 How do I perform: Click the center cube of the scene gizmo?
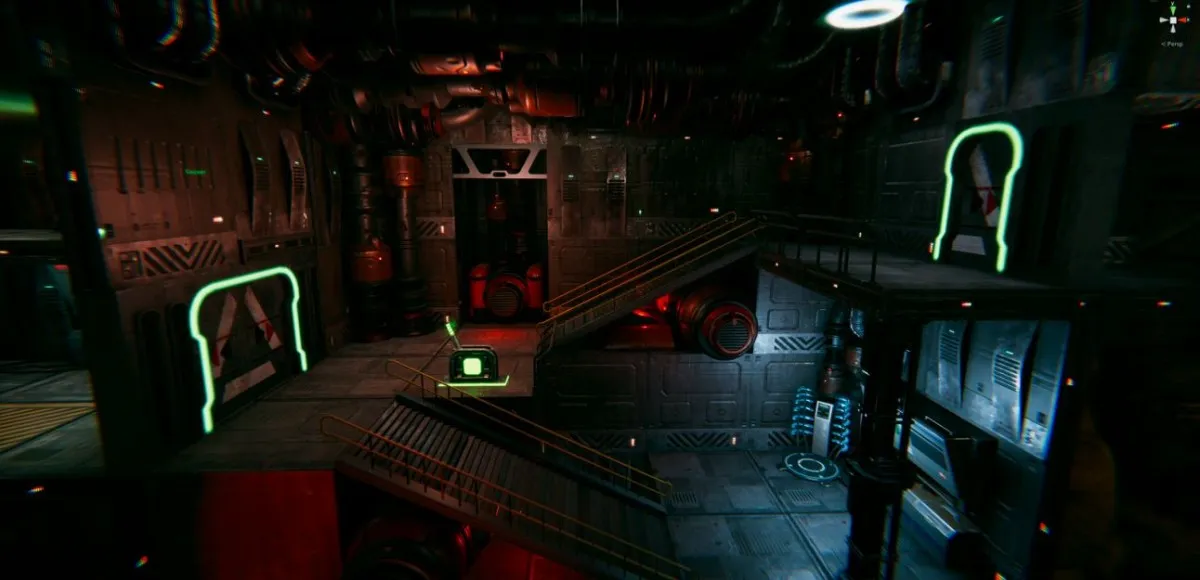pyautogui.click(x=1171, y=22)
